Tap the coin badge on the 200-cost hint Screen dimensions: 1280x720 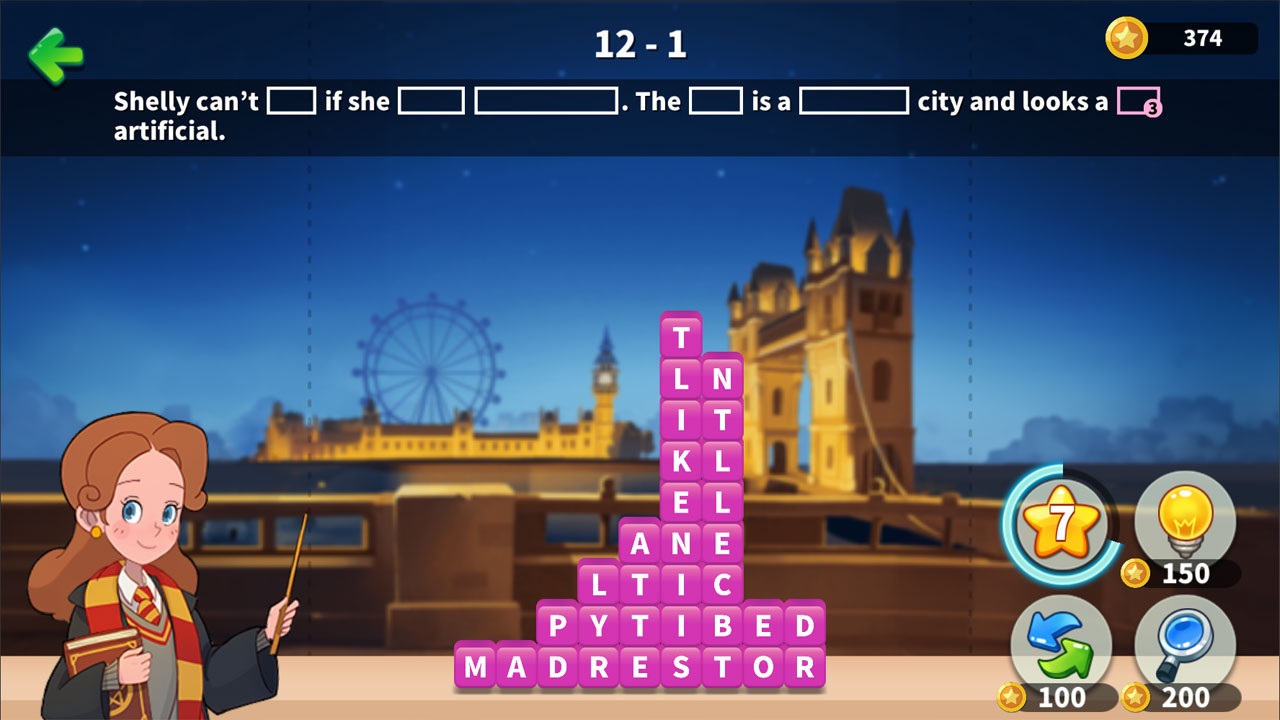tap(1137, 697)
